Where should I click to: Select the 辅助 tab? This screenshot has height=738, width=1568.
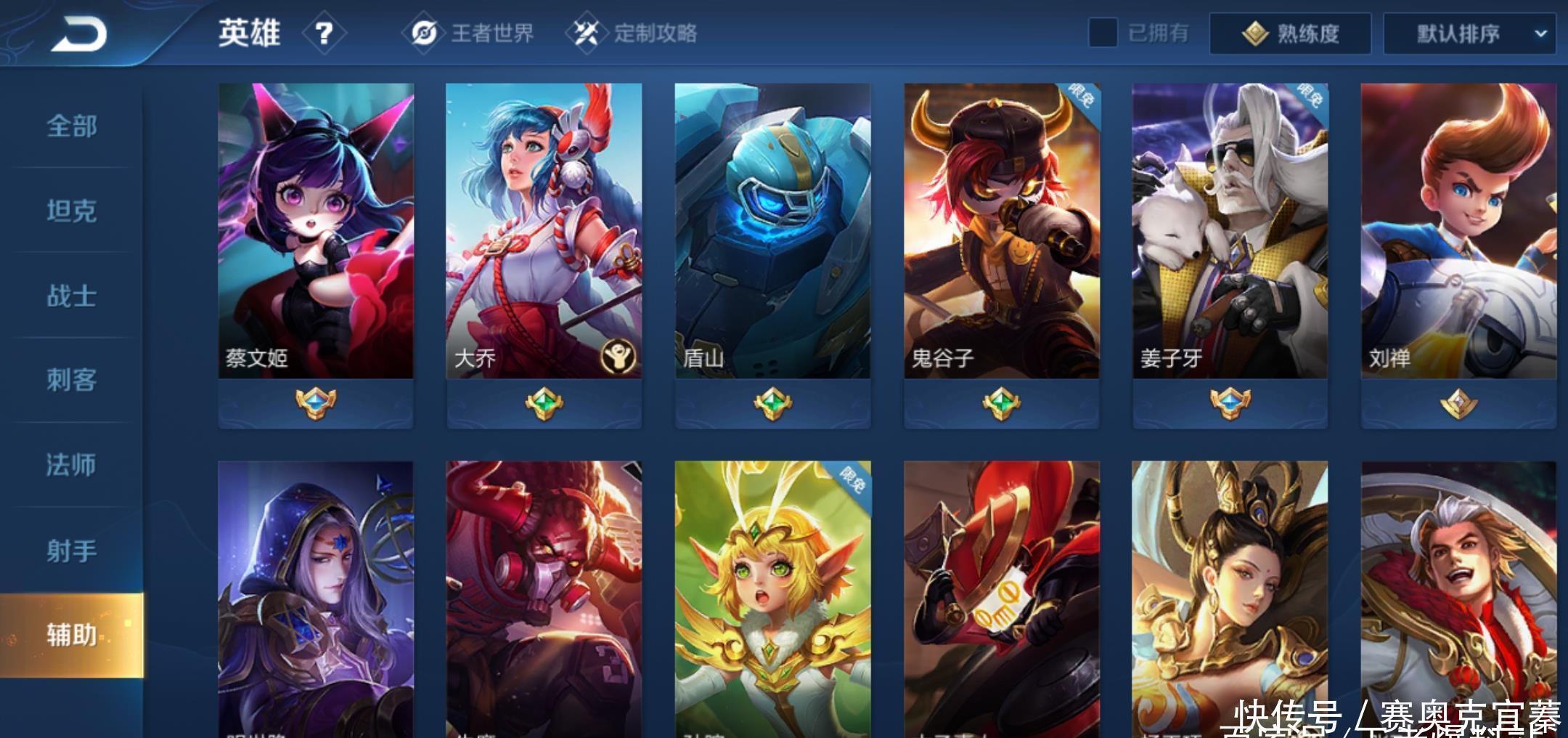coord(71,635)
